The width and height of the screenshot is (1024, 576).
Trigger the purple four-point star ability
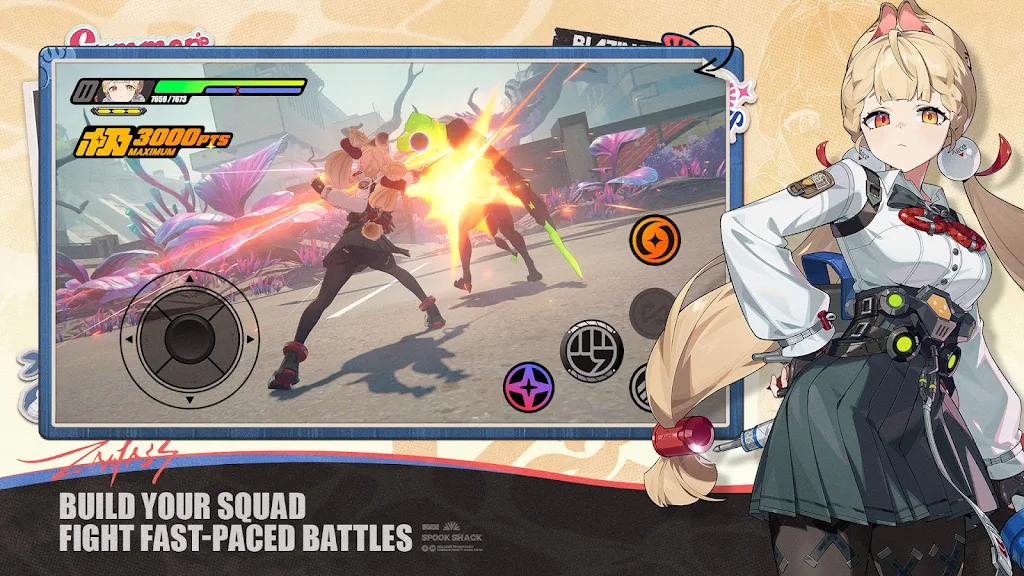[530, 387]
